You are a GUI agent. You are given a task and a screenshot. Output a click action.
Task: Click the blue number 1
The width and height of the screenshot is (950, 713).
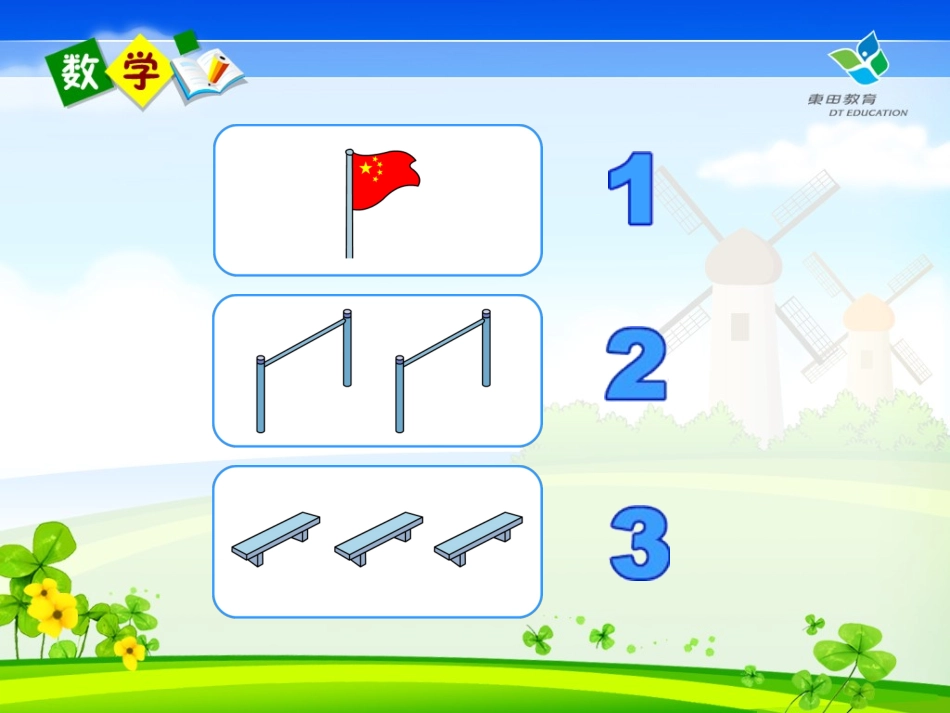click(x=632, y=188)
